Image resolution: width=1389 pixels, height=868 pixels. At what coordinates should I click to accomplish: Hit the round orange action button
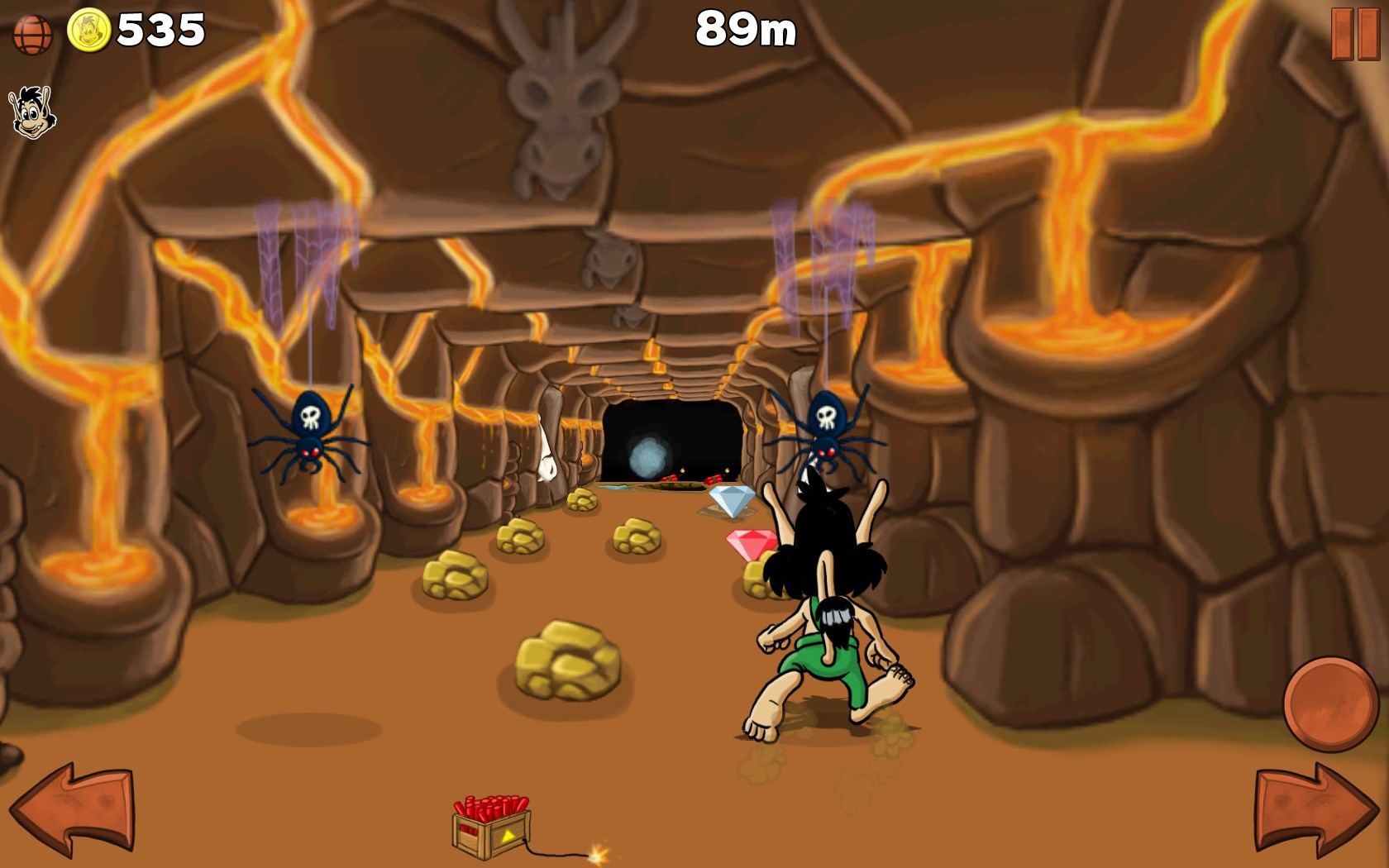1329,703
